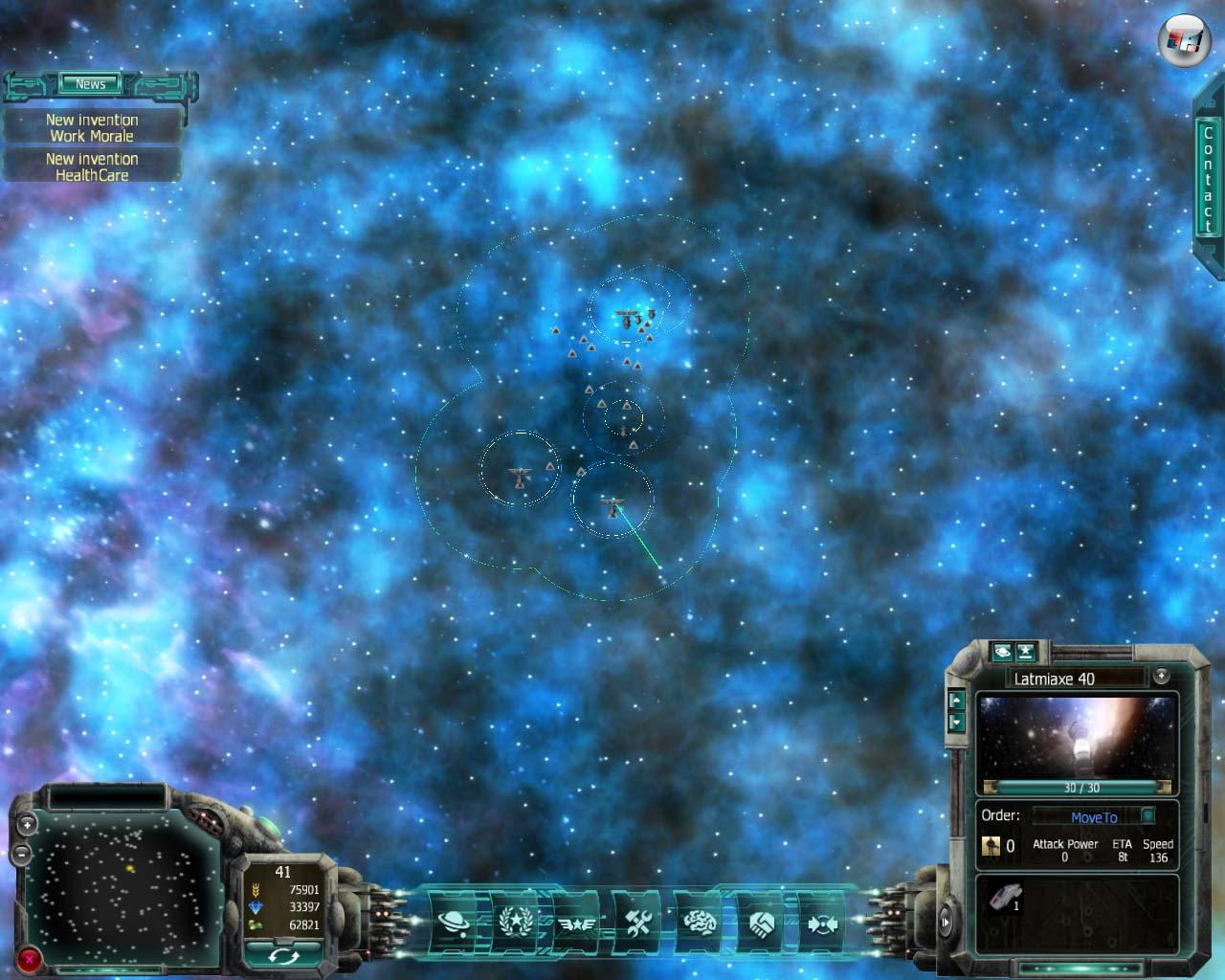
Task: End the turn with the cycle arrows button
Action: click(x=283, y=955)
